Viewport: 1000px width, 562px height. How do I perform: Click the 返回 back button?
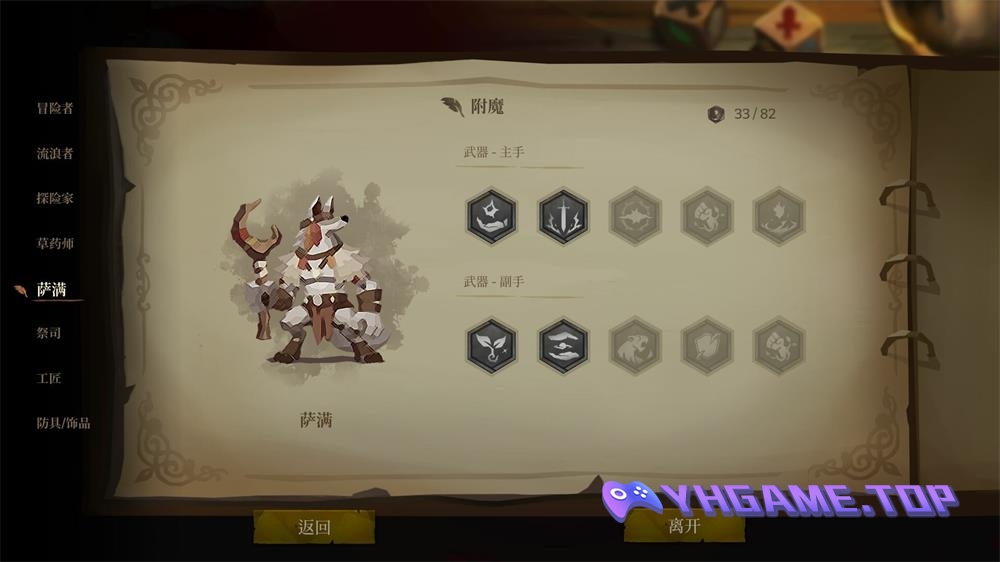314,527
